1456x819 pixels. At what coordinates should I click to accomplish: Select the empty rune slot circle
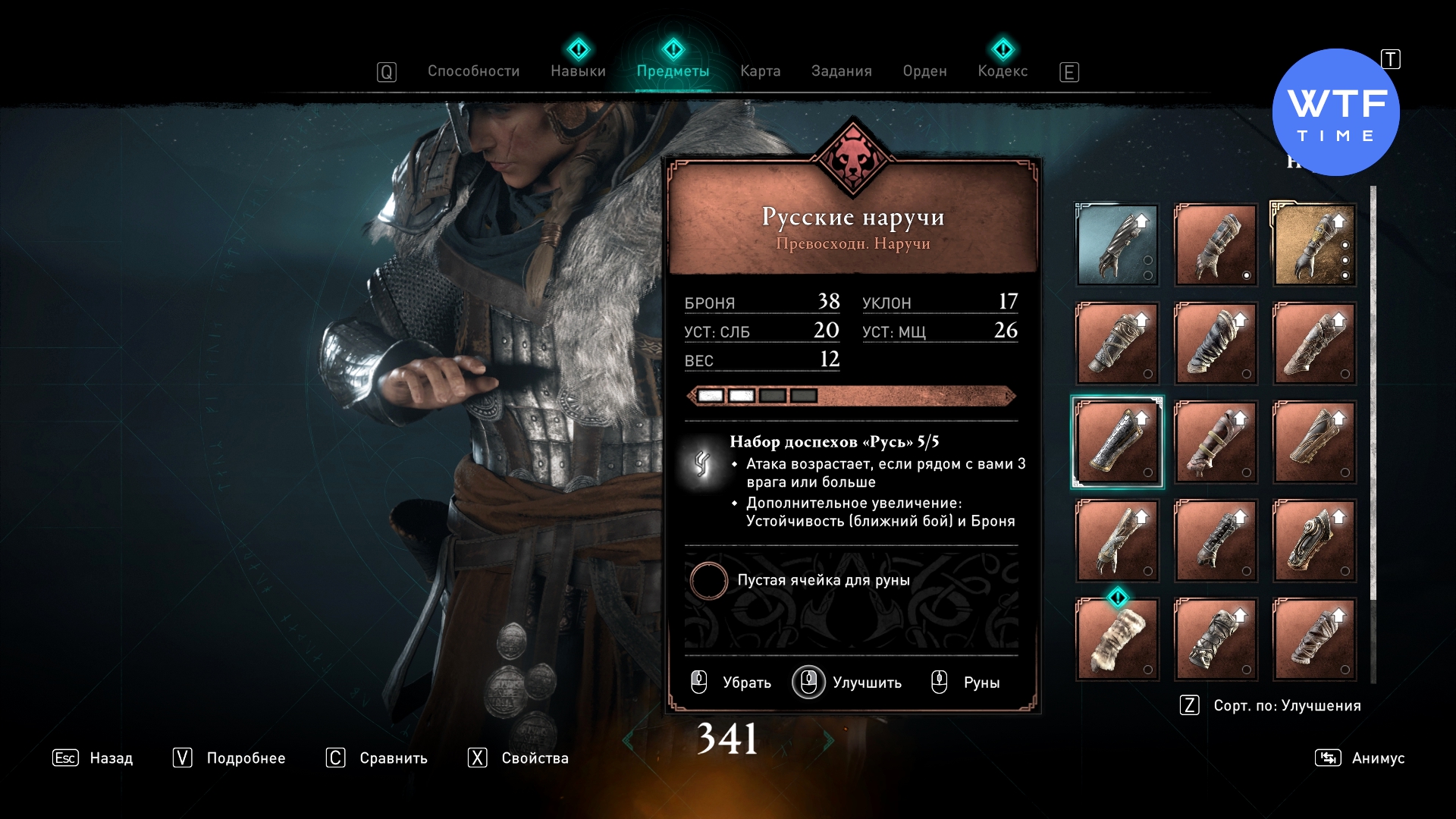[709, 581]
